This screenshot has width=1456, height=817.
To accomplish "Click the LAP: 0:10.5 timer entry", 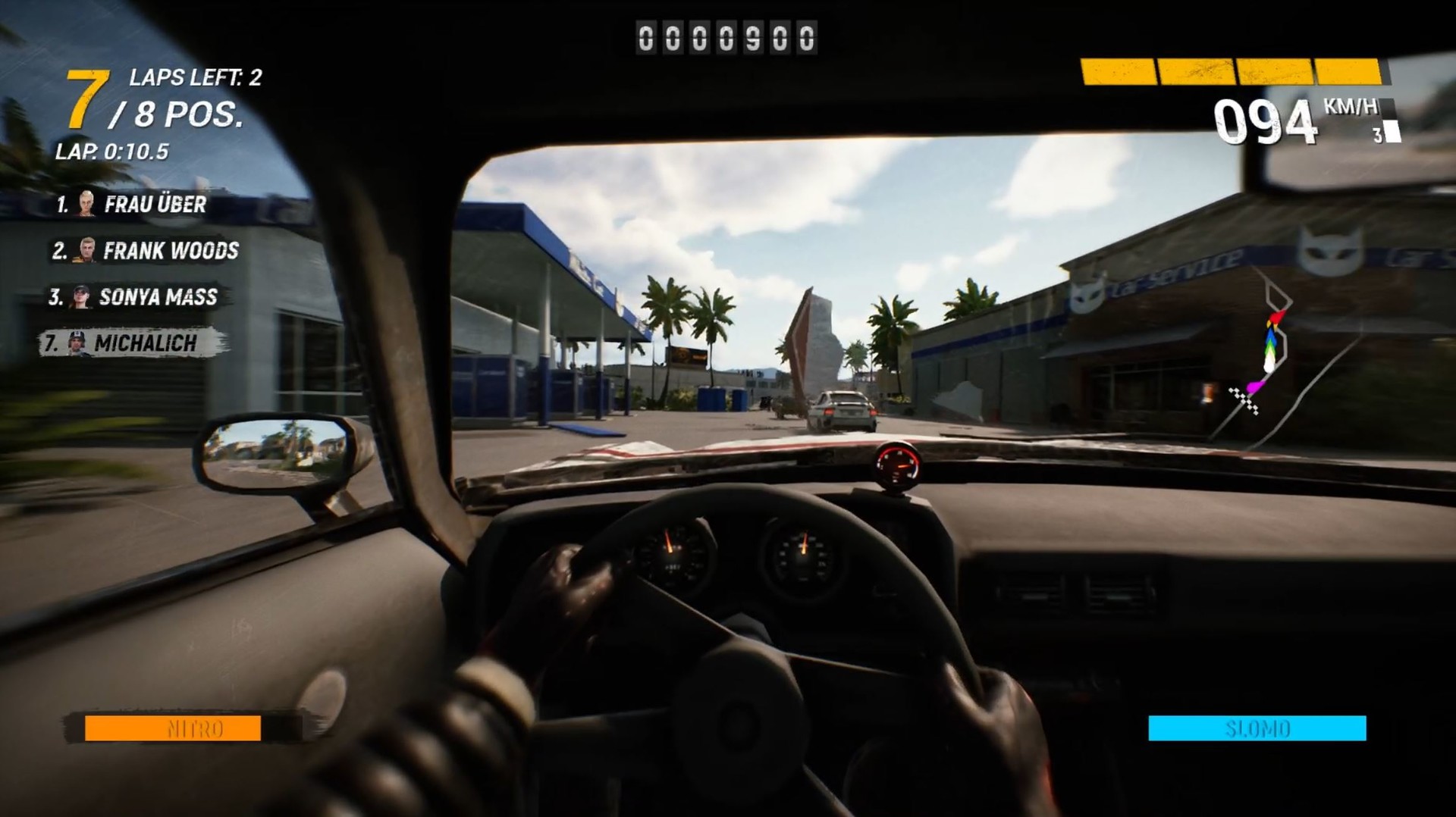I will coord(114,150).
